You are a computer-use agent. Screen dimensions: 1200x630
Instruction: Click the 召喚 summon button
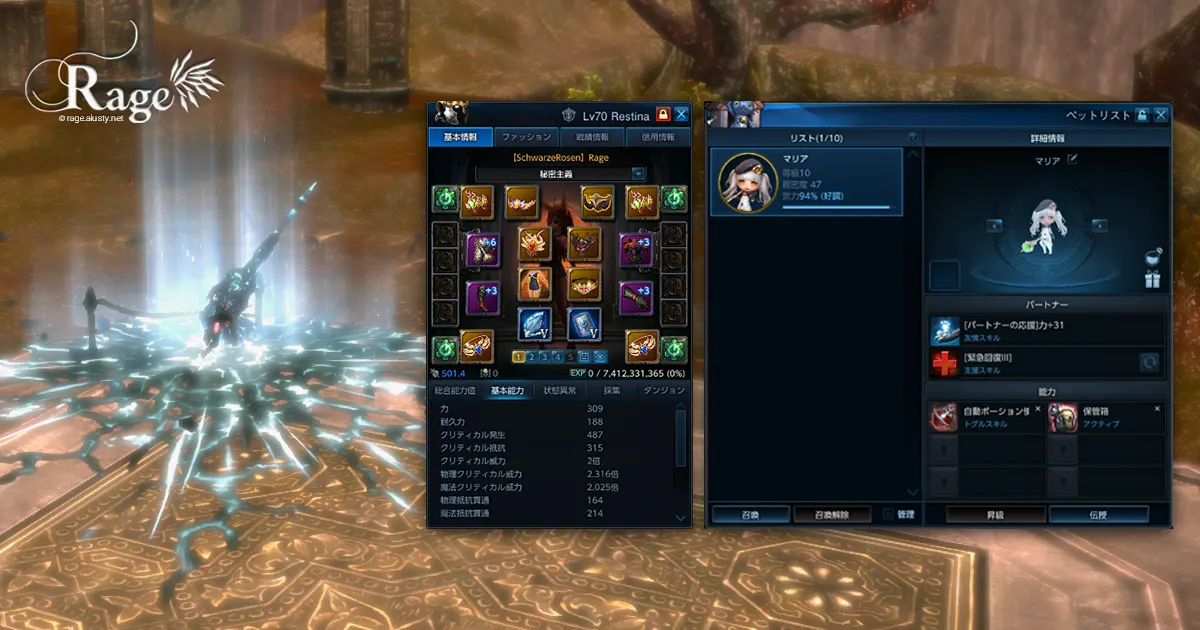(x=749, y=515)
